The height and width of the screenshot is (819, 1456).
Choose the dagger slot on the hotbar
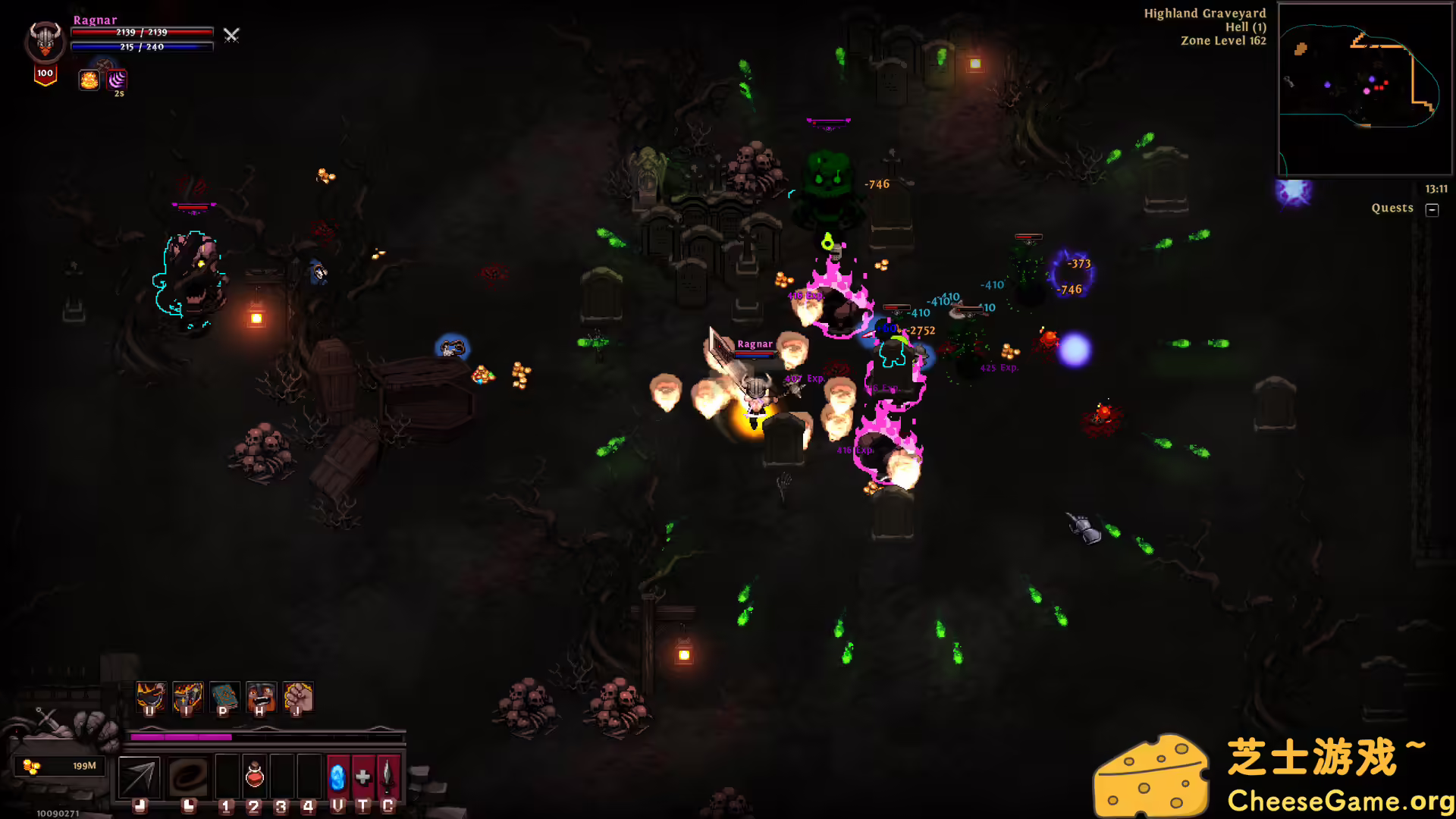[x=388, y=777]
